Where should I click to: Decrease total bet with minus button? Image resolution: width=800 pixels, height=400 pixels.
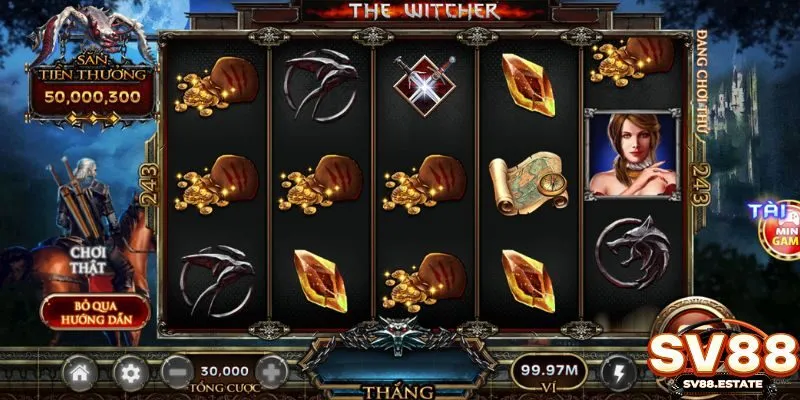[x=177, y=373]
